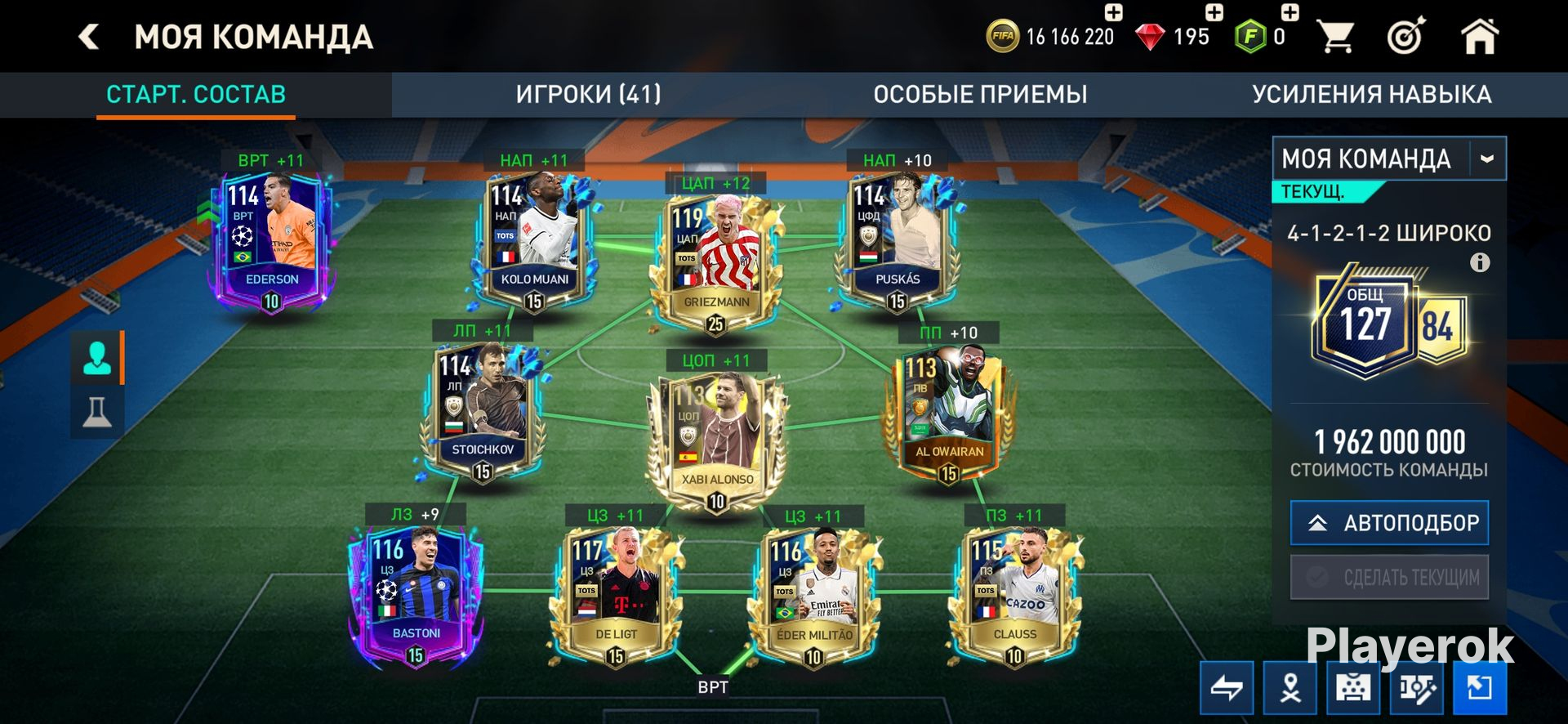The width and height of the screenshot is (1568, 724).
Task: Show the УСИЛЕНИЯ НАВЫКА tab
Action: 1371,95
